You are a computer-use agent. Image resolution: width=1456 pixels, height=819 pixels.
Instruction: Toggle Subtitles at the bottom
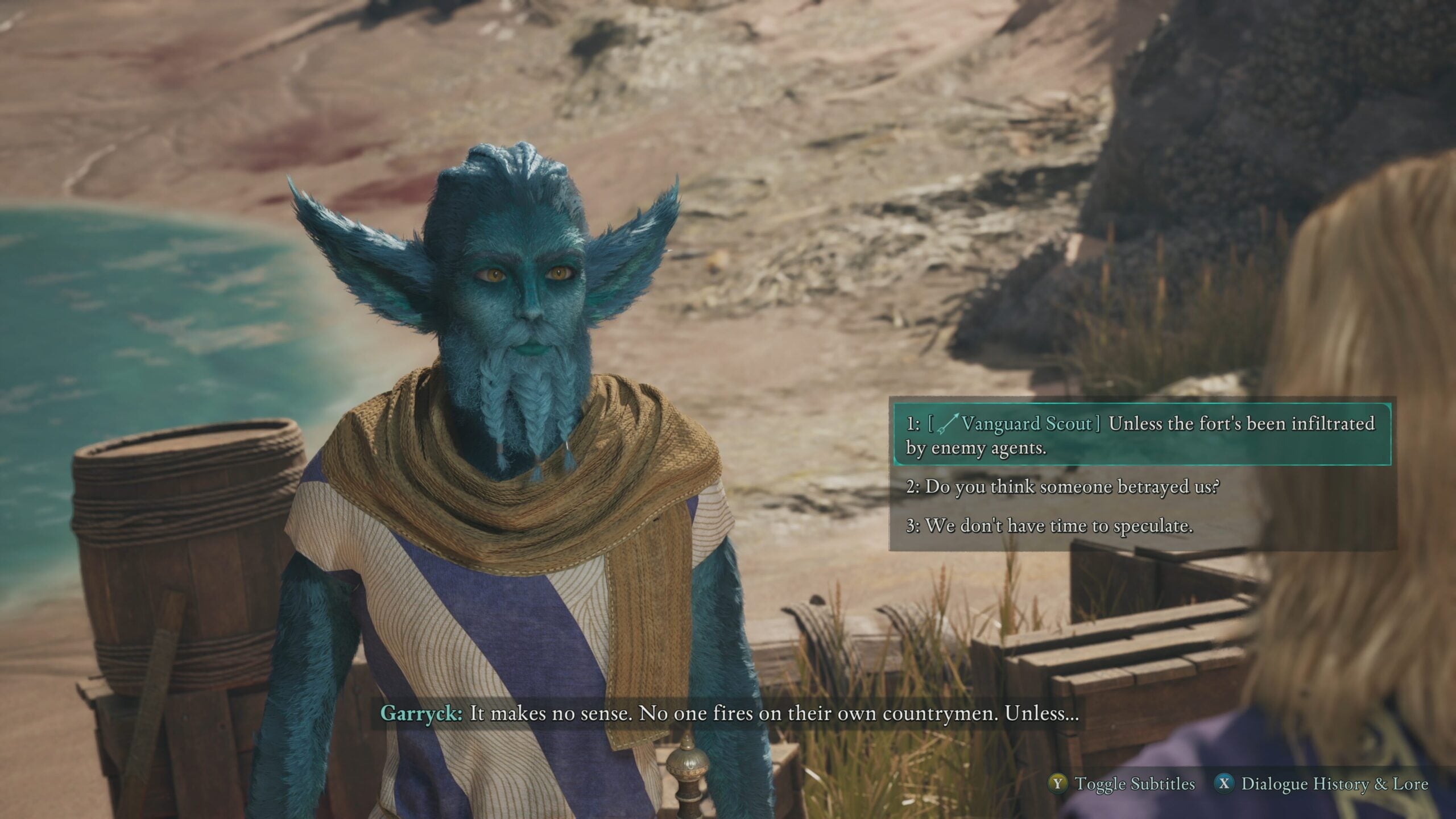(1122, 784)
